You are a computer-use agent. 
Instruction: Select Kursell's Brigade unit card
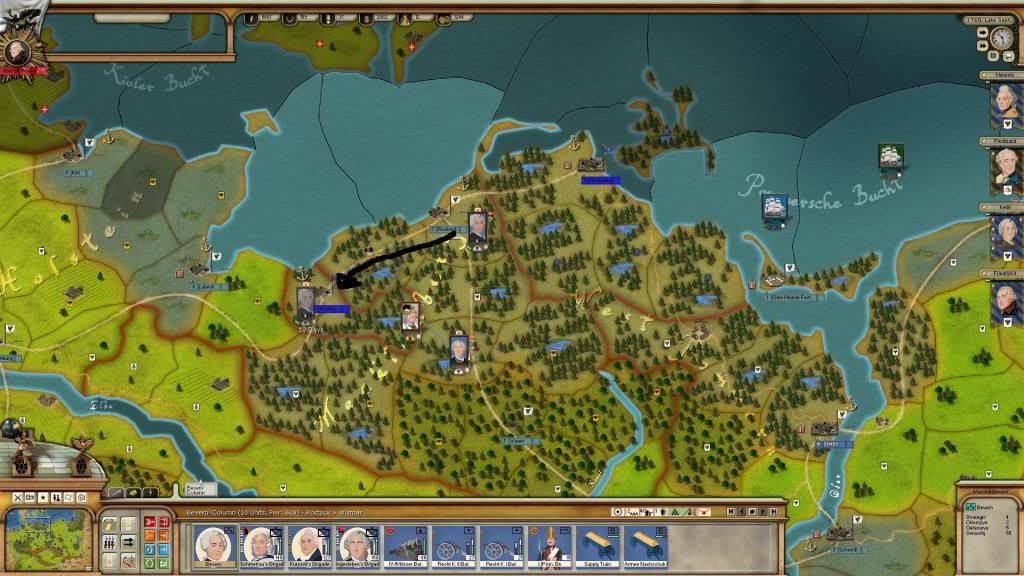tap(310, 546)
